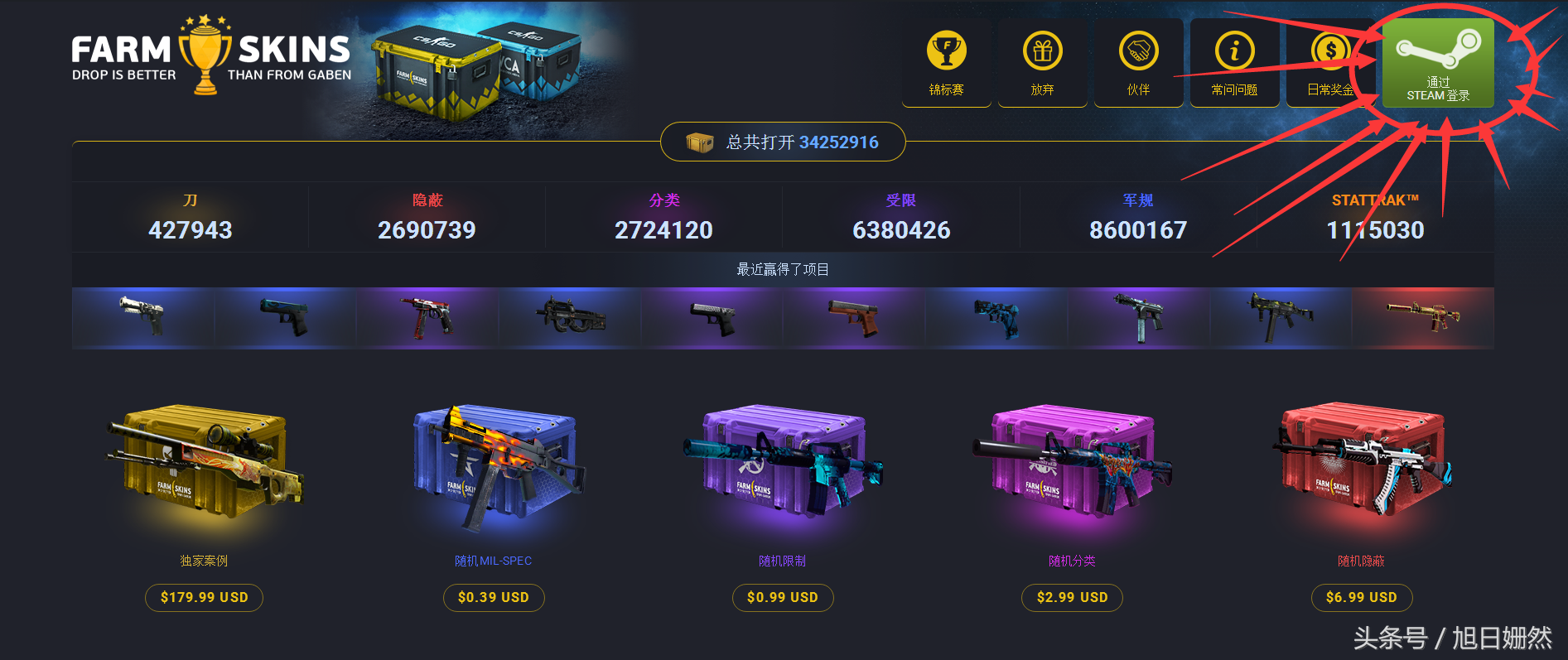The image size is (1568, 660).
Task: Click the $179.99 USD price button
Action: pyautogui.click(x=204, y=597)
